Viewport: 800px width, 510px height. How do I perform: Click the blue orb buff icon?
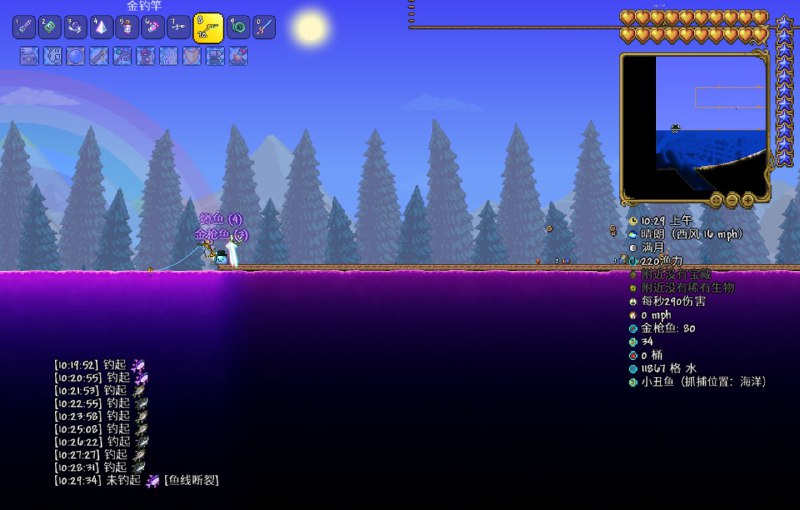pos(76,56)
